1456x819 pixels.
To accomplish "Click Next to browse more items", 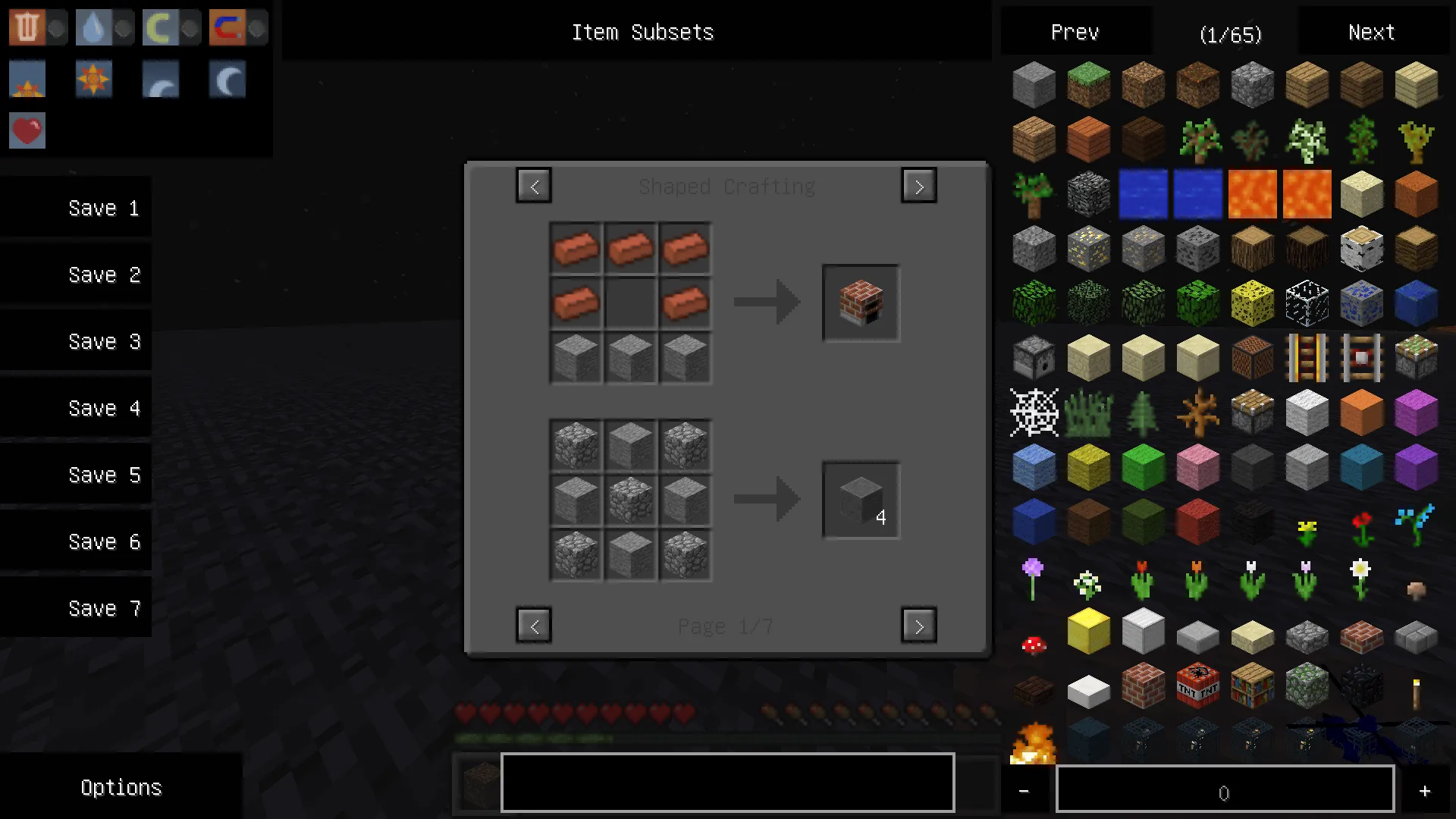I will [x=1370, y=32].
